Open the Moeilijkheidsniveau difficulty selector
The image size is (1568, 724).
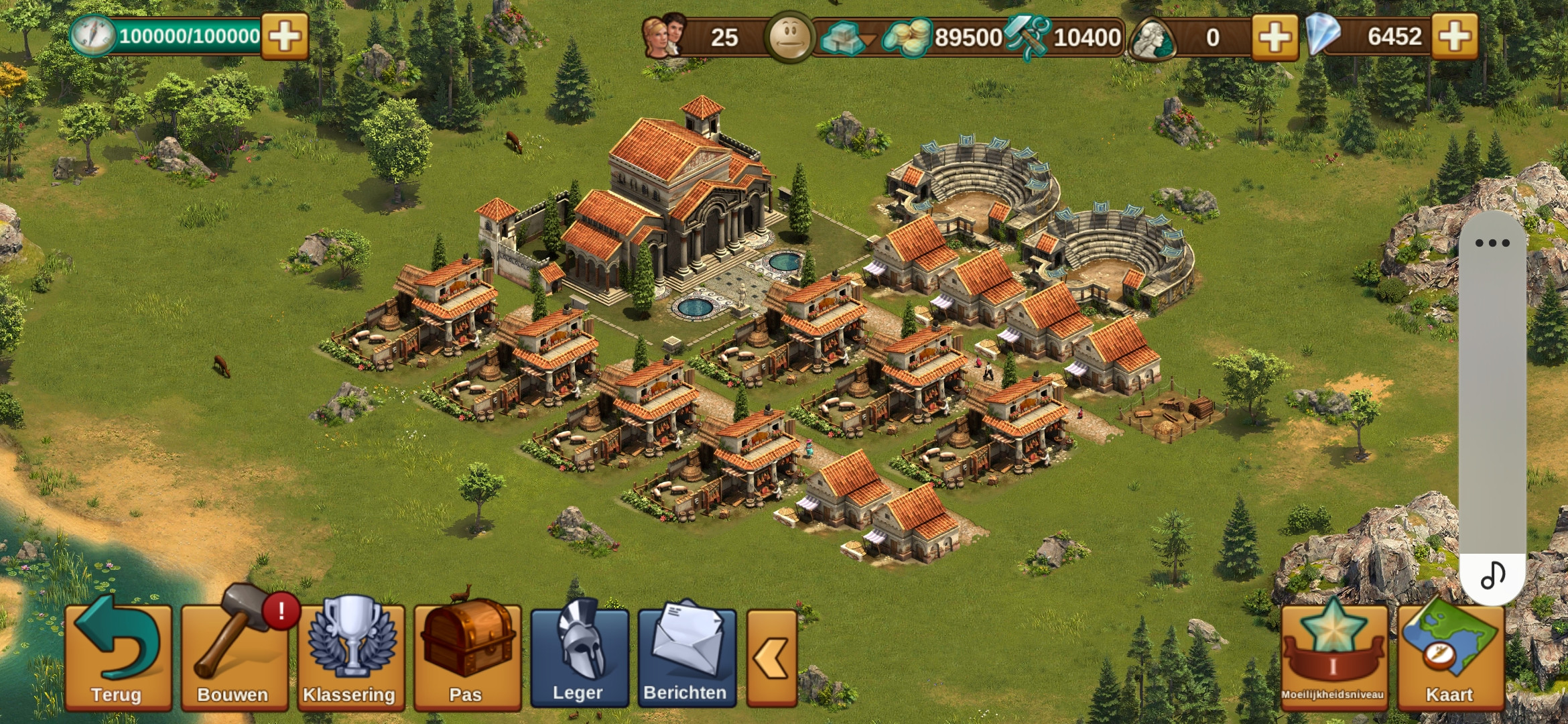[1333, 656]
